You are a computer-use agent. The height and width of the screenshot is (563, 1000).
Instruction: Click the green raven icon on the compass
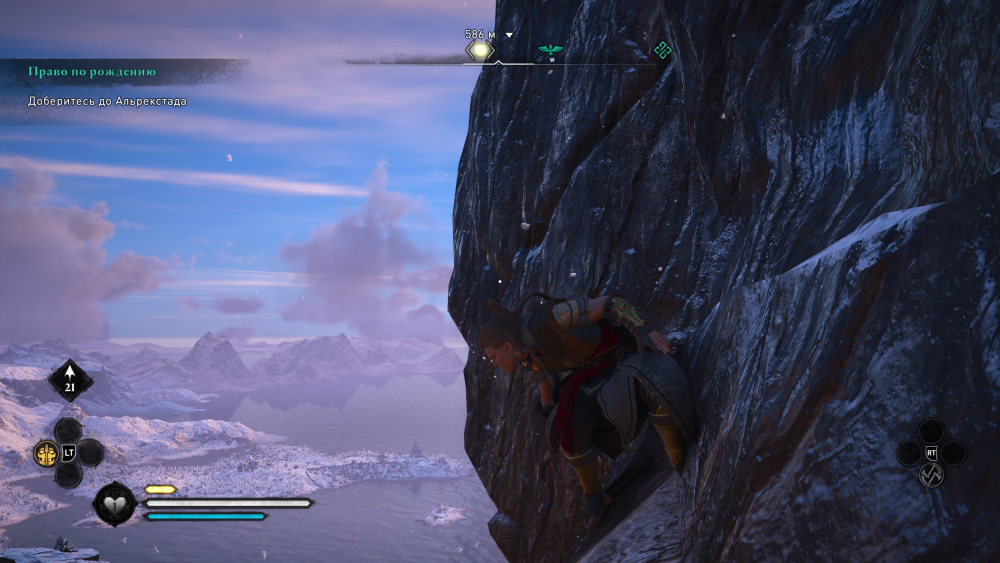pyautogui.click(x=550, y=50)
